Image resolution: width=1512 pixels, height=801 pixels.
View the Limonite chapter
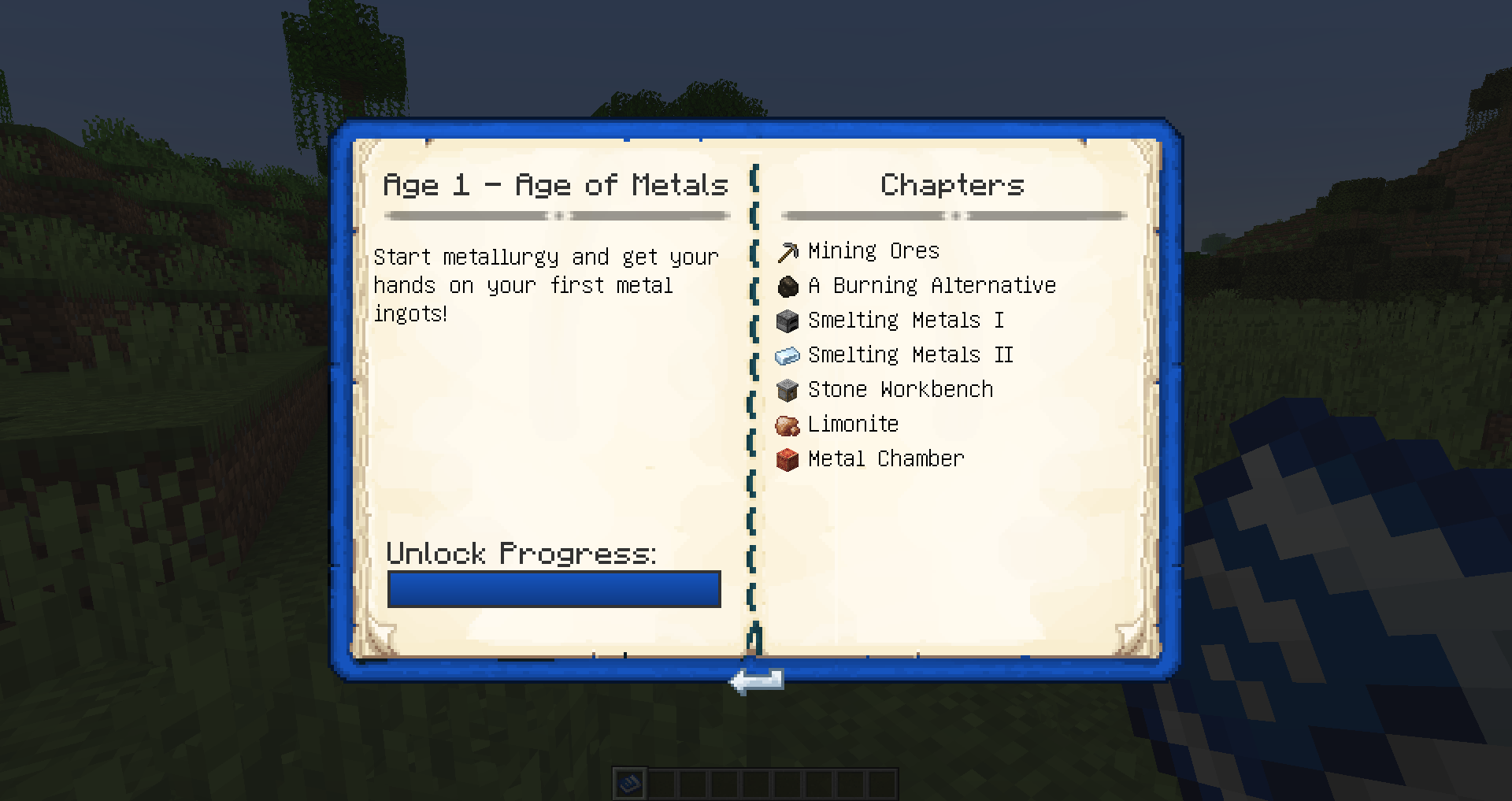tap(852, 425)
